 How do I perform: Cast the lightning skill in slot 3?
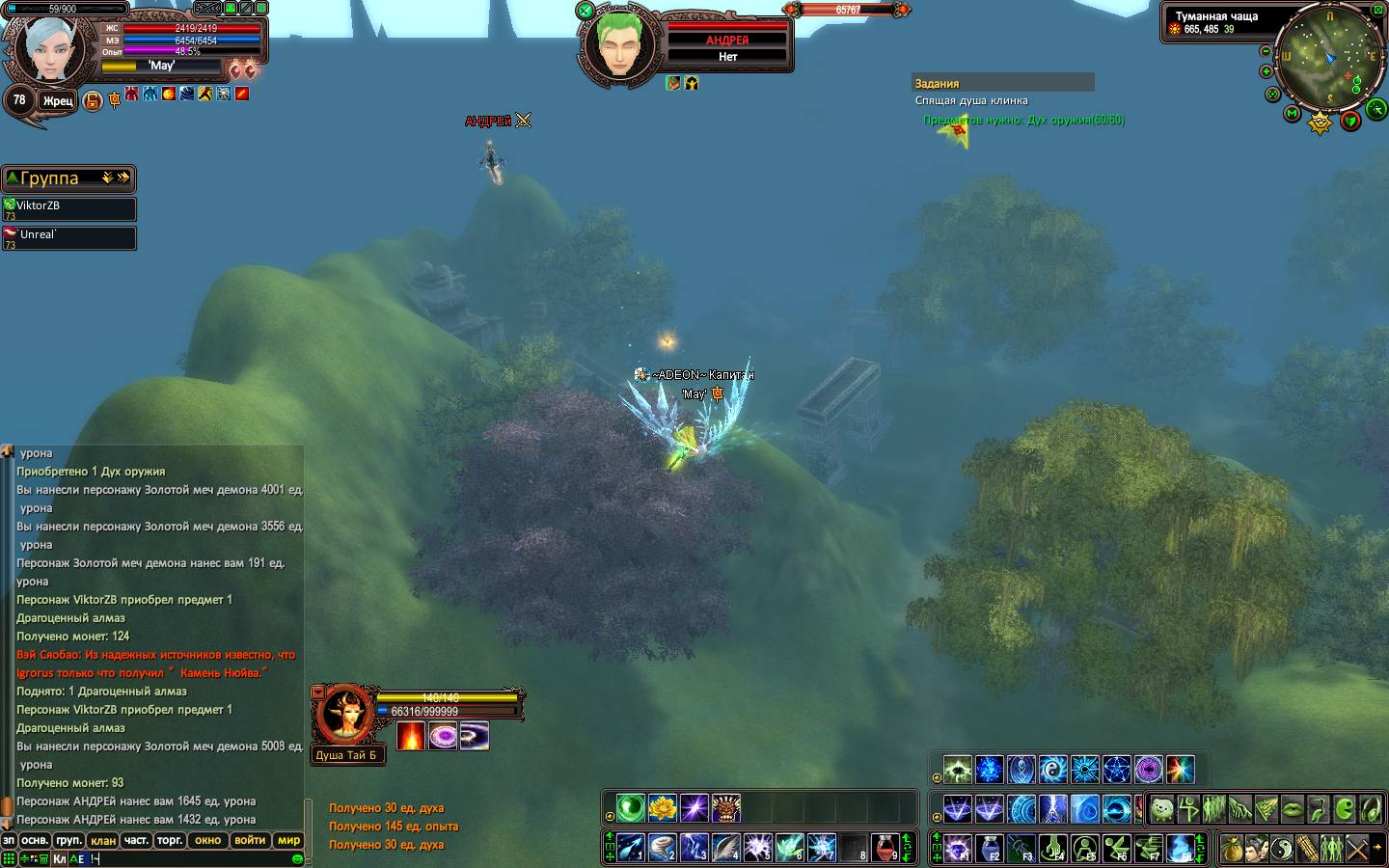point(694,847)
